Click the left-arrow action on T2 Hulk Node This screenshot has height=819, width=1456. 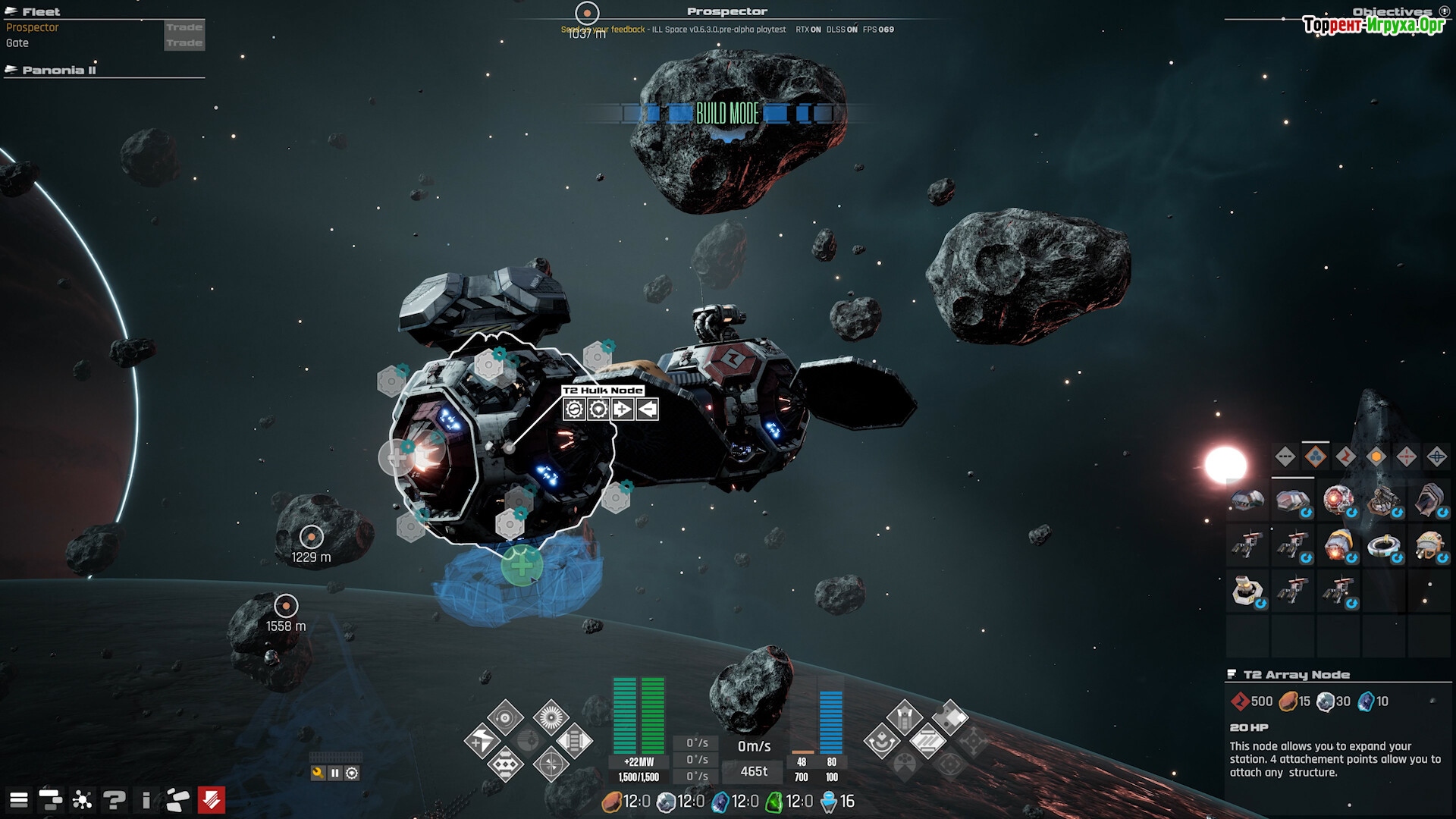(647, 409)
